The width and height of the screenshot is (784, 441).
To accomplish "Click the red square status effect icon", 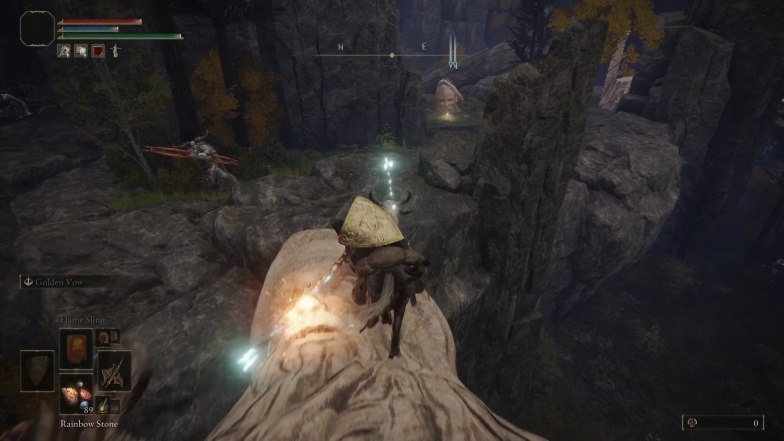I will click(98, 51).
